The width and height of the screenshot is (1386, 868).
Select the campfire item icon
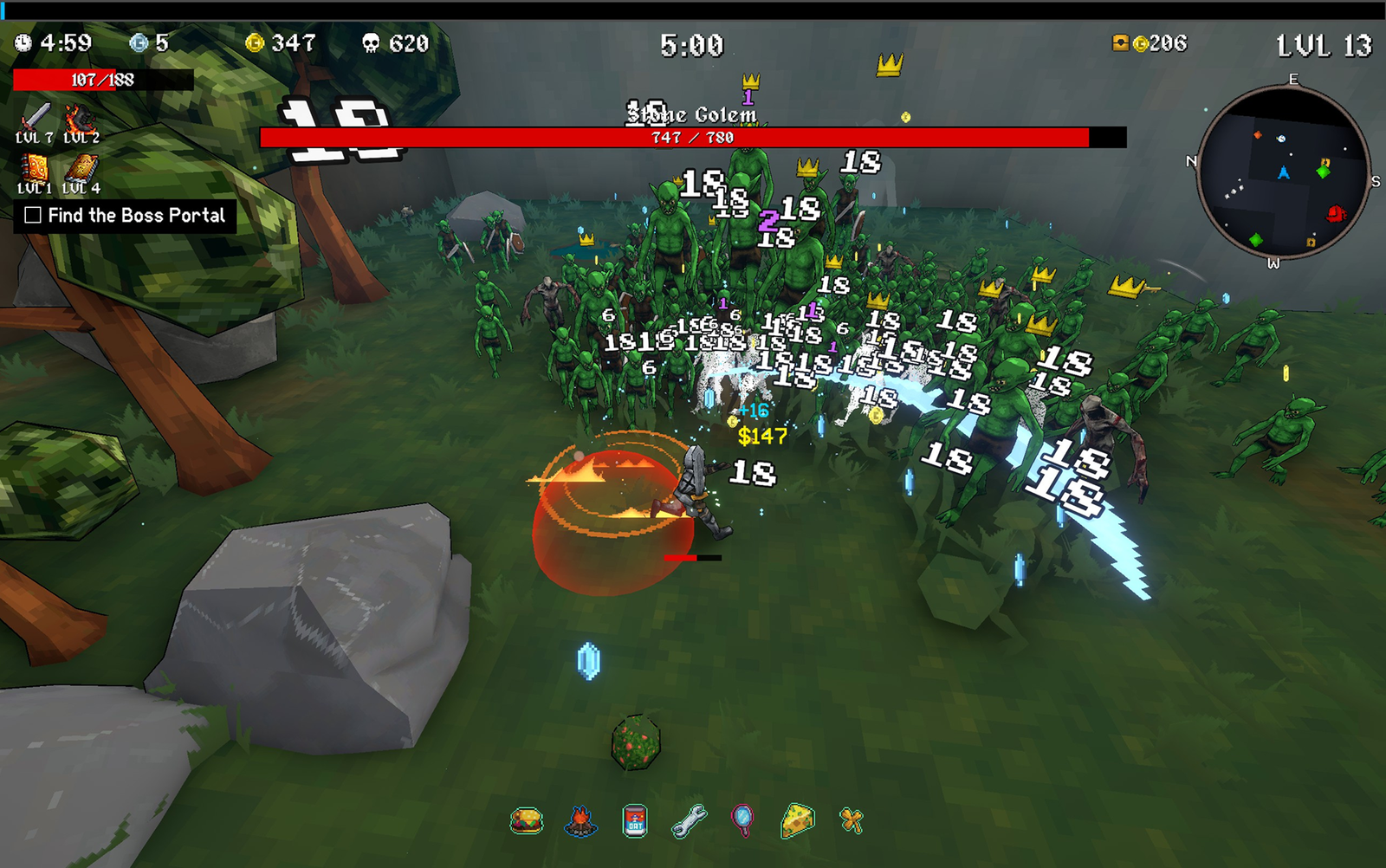580,819
